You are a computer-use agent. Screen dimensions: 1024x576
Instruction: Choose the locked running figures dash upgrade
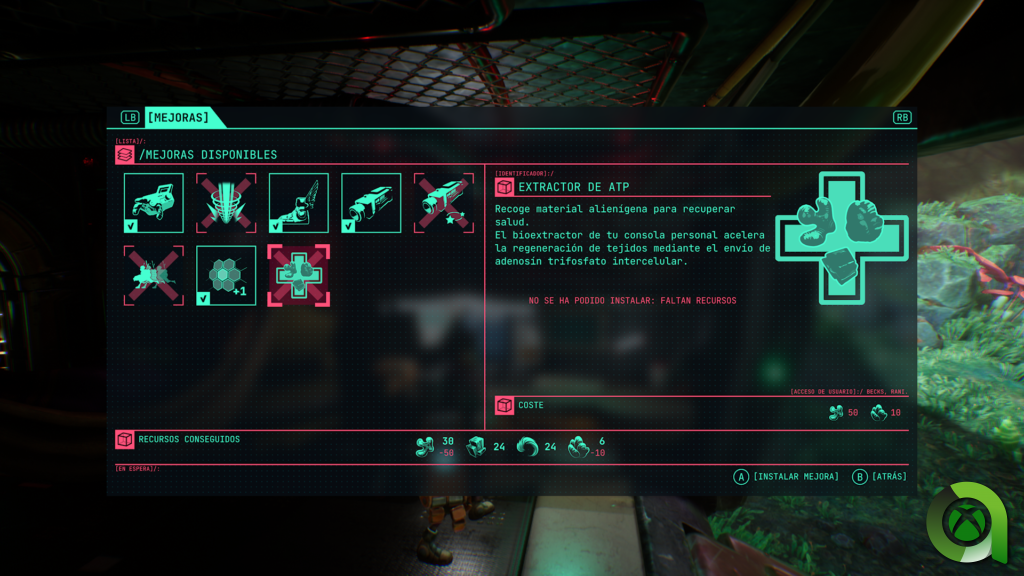(x=154, y=275)
